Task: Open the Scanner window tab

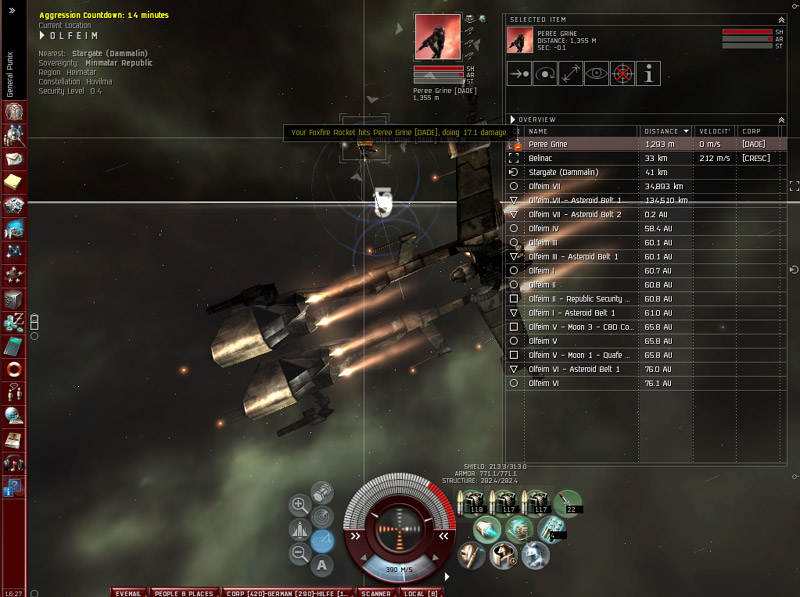Action: coord(376,593)
